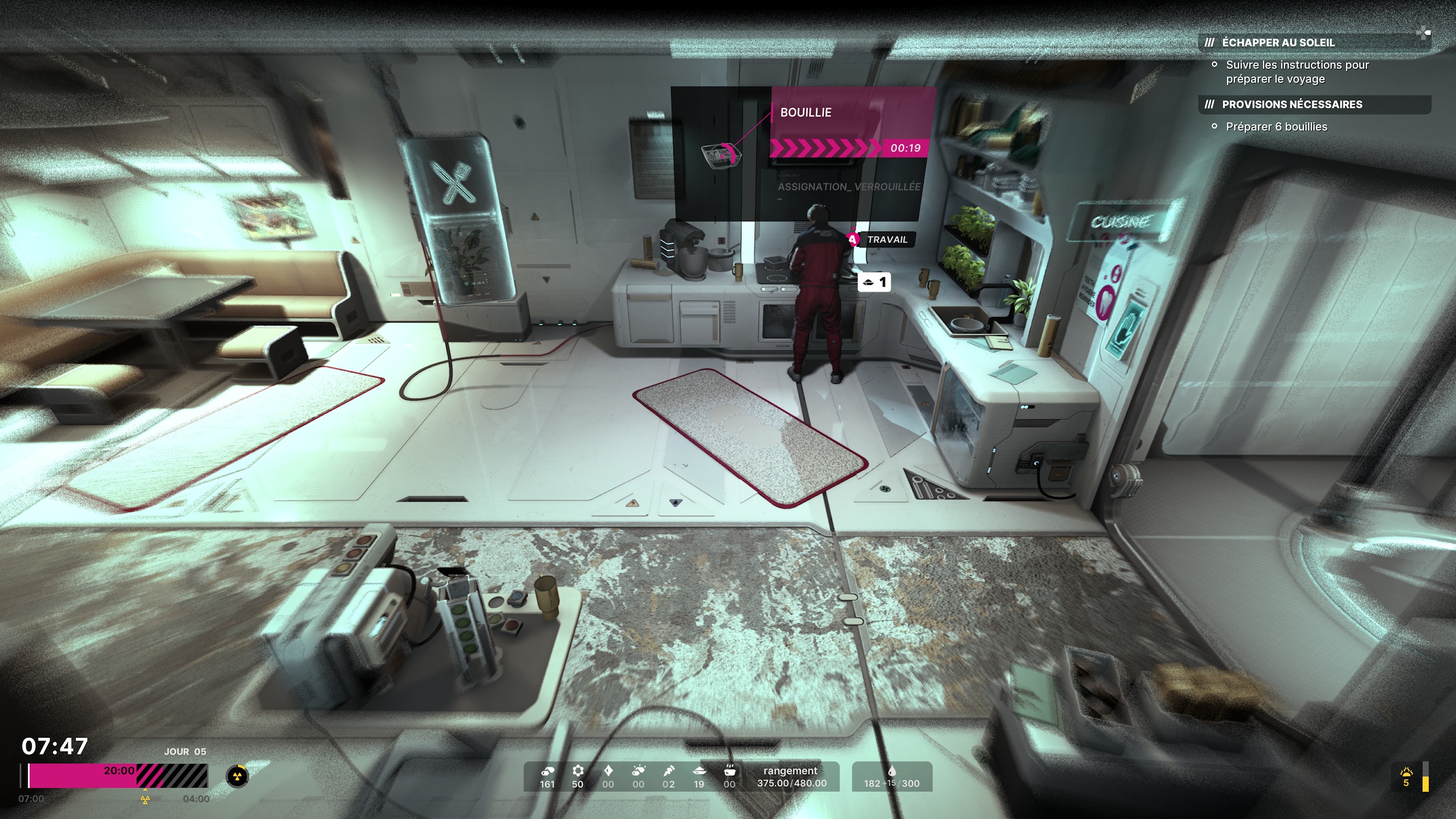Click the water droplet resource icon

point(891,771)
